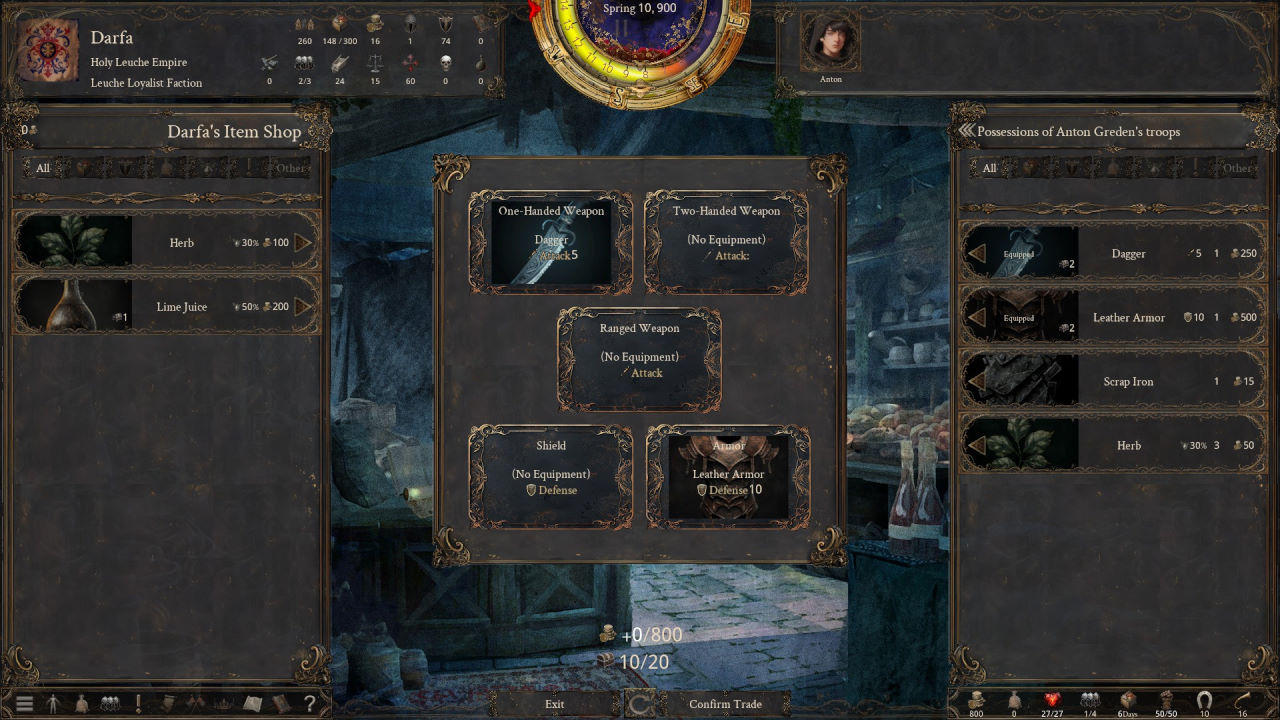The height and width of the screenshot is (720, 1280).
Task: Show the Other filter in Darfa's shop
Action: [291, 168]
